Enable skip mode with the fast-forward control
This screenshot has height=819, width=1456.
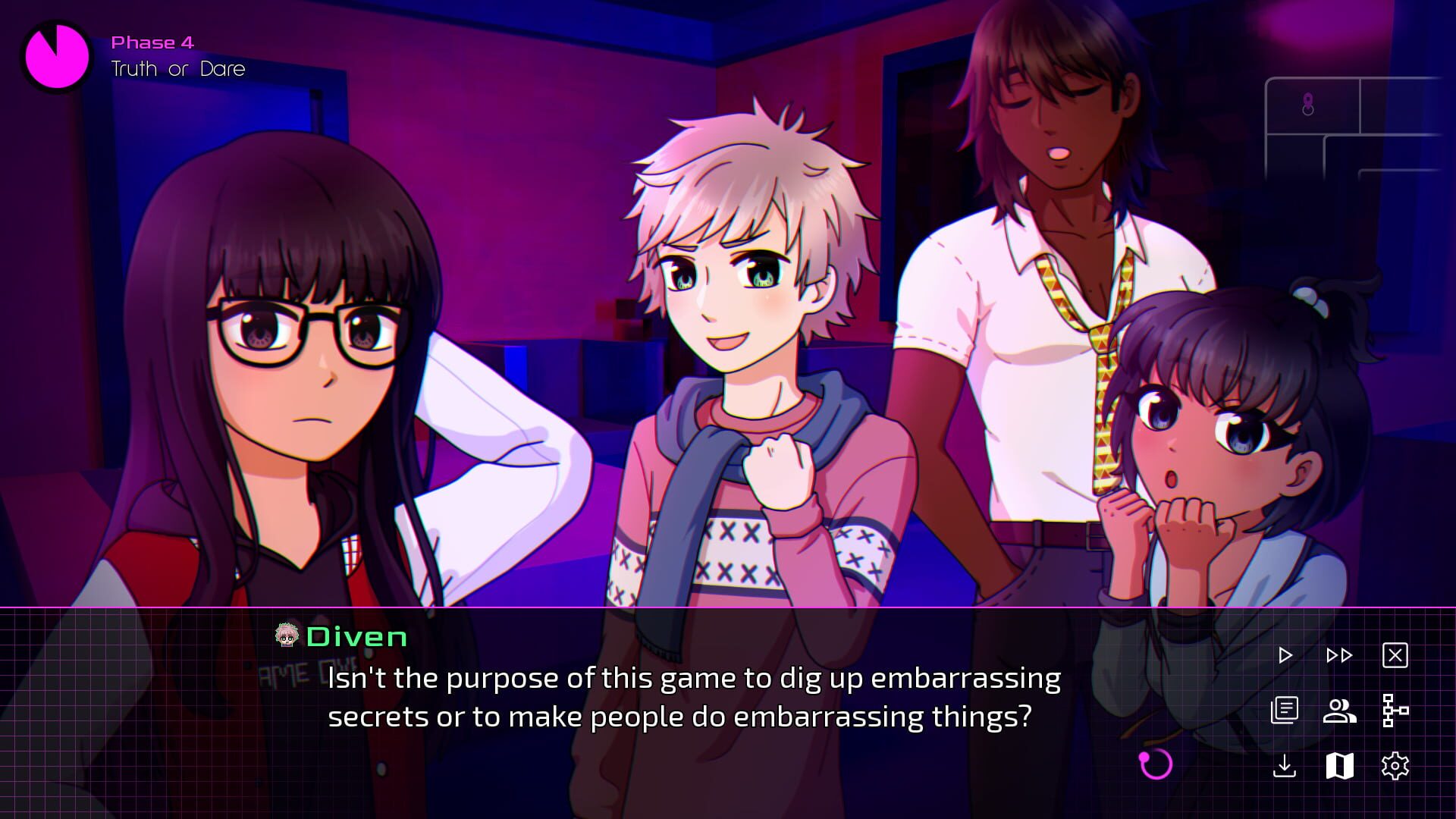1338,654
